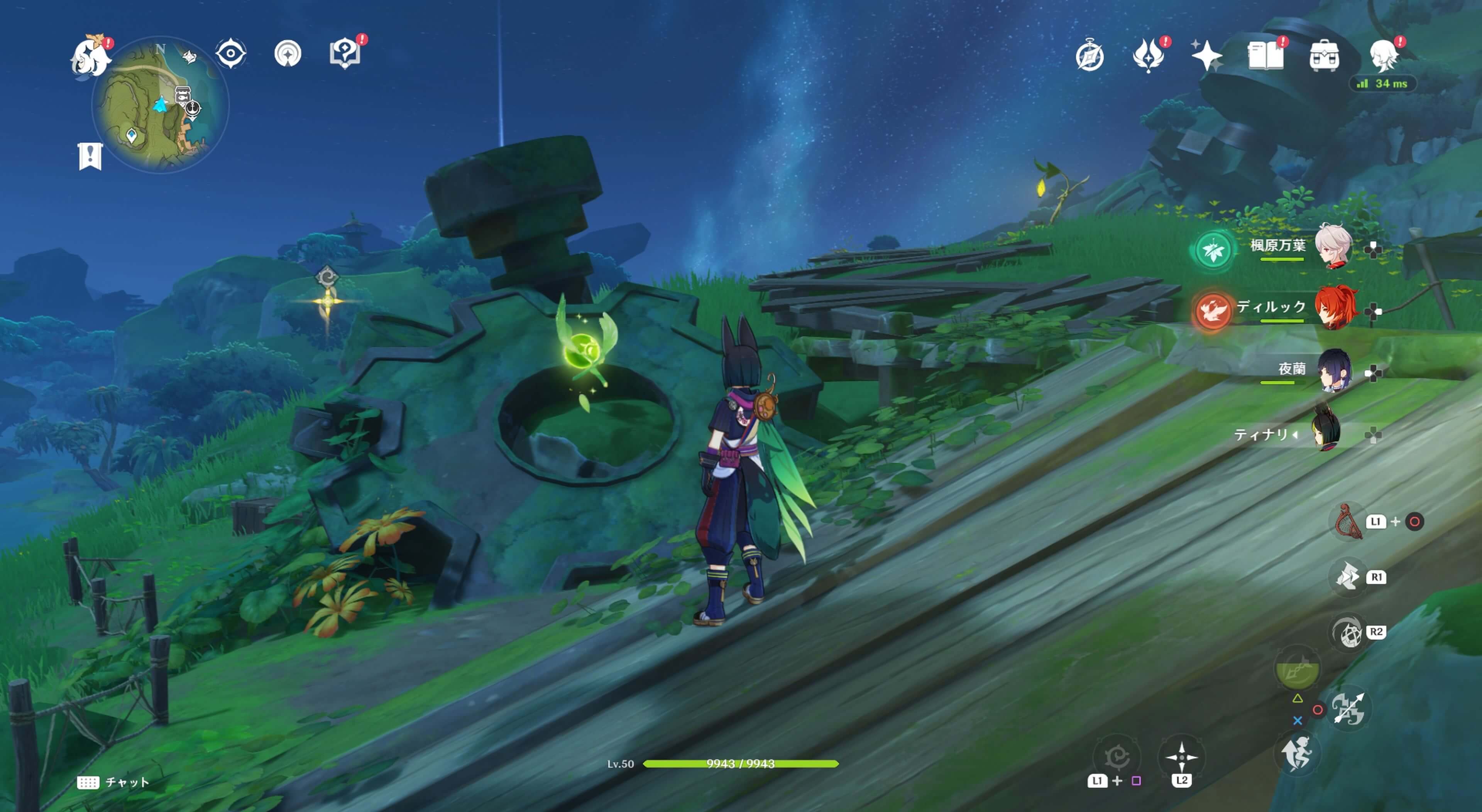1482x812 pixels.
Task: Open the quest banner exclamation icon
Action: (90, 156)
